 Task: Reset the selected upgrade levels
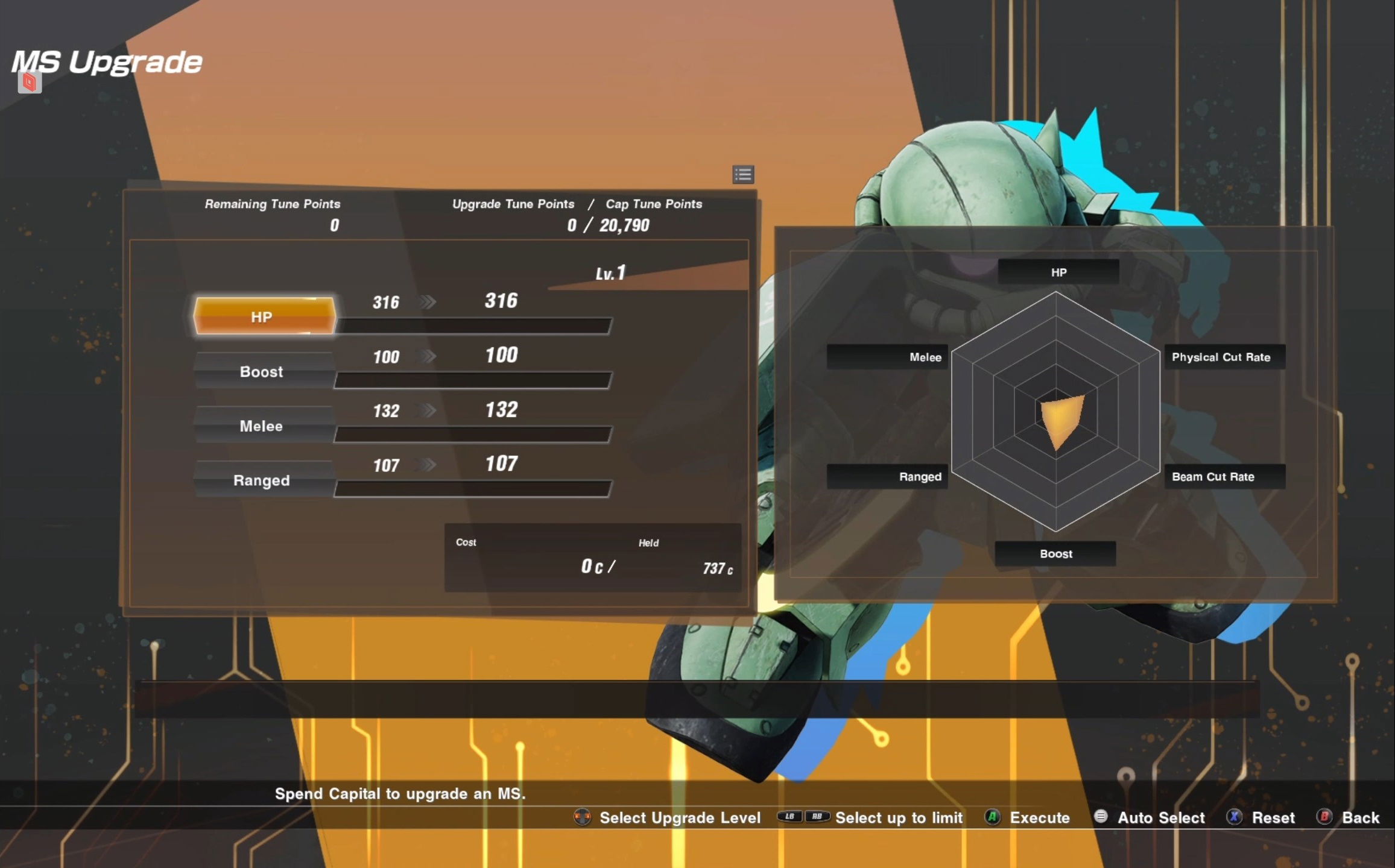point(1261,818)
